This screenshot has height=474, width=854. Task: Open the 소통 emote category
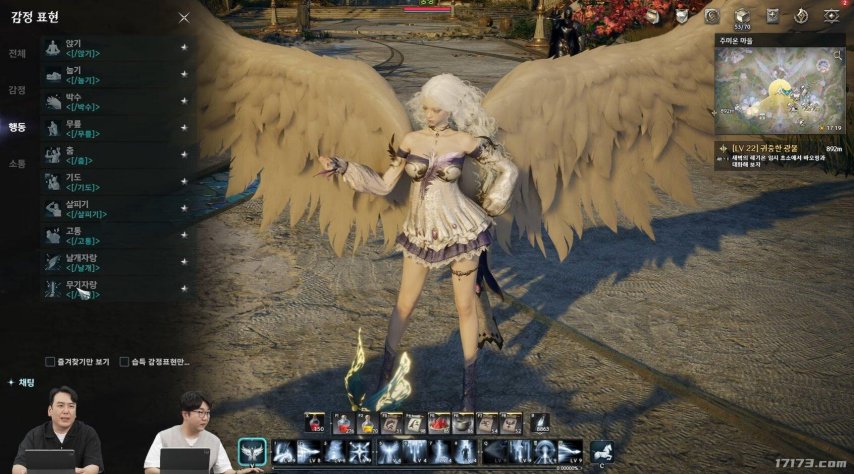tap(17, 163)
